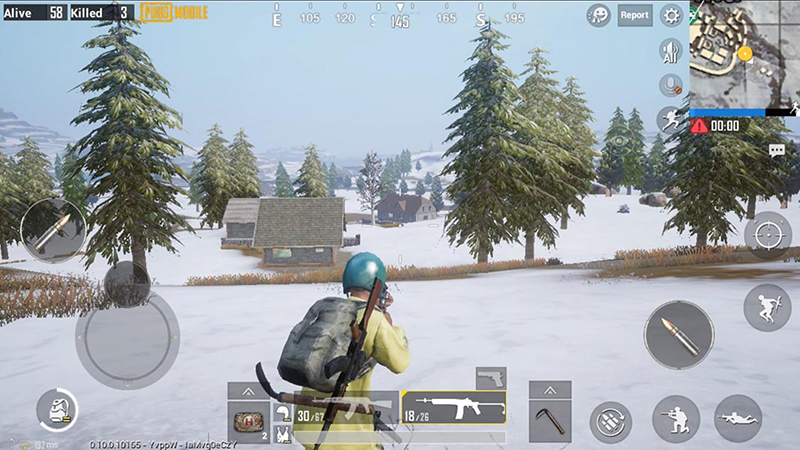Fire using the left bullet button
The width and height of the screenshot is (800, 450).
[53, 229]
